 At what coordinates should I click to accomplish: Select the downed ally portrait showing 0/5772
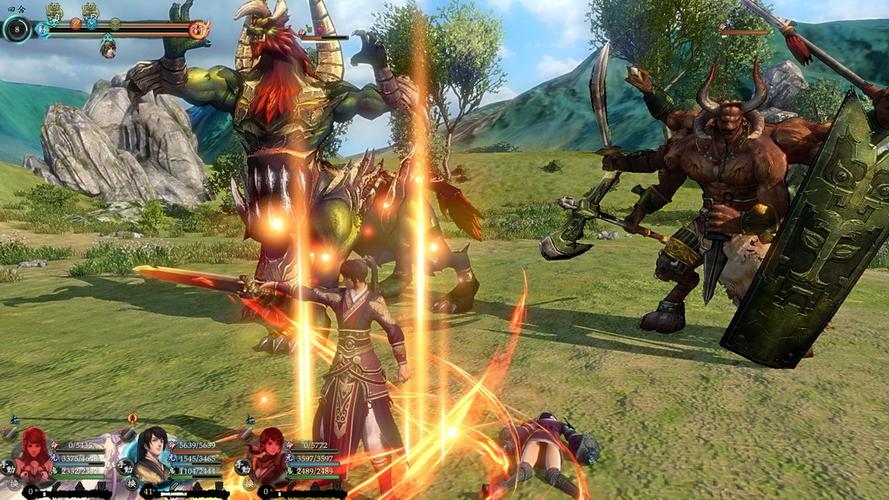[271, 455]
